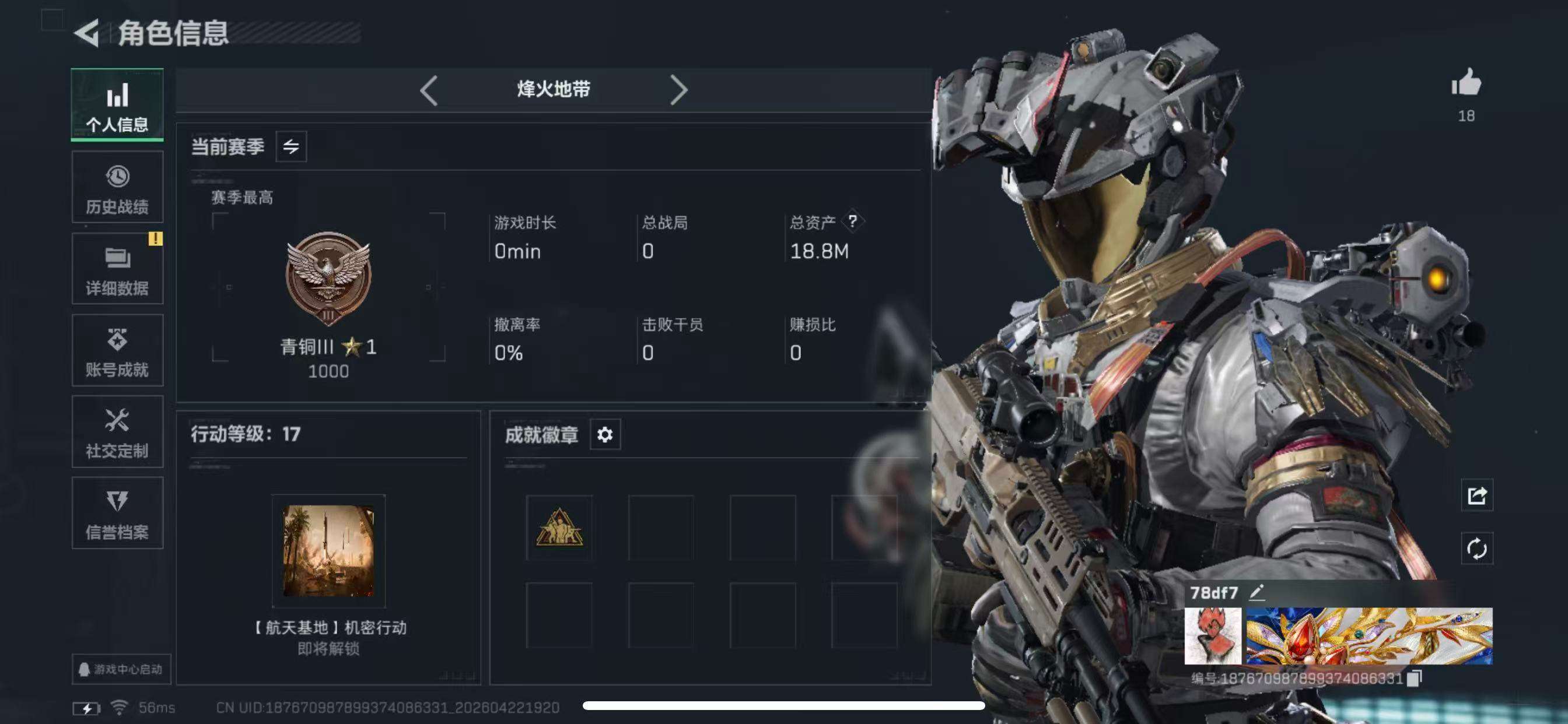Click the 游戏中心启动 button
This screenshot has width=1568, height=724.
pos(121,669)
